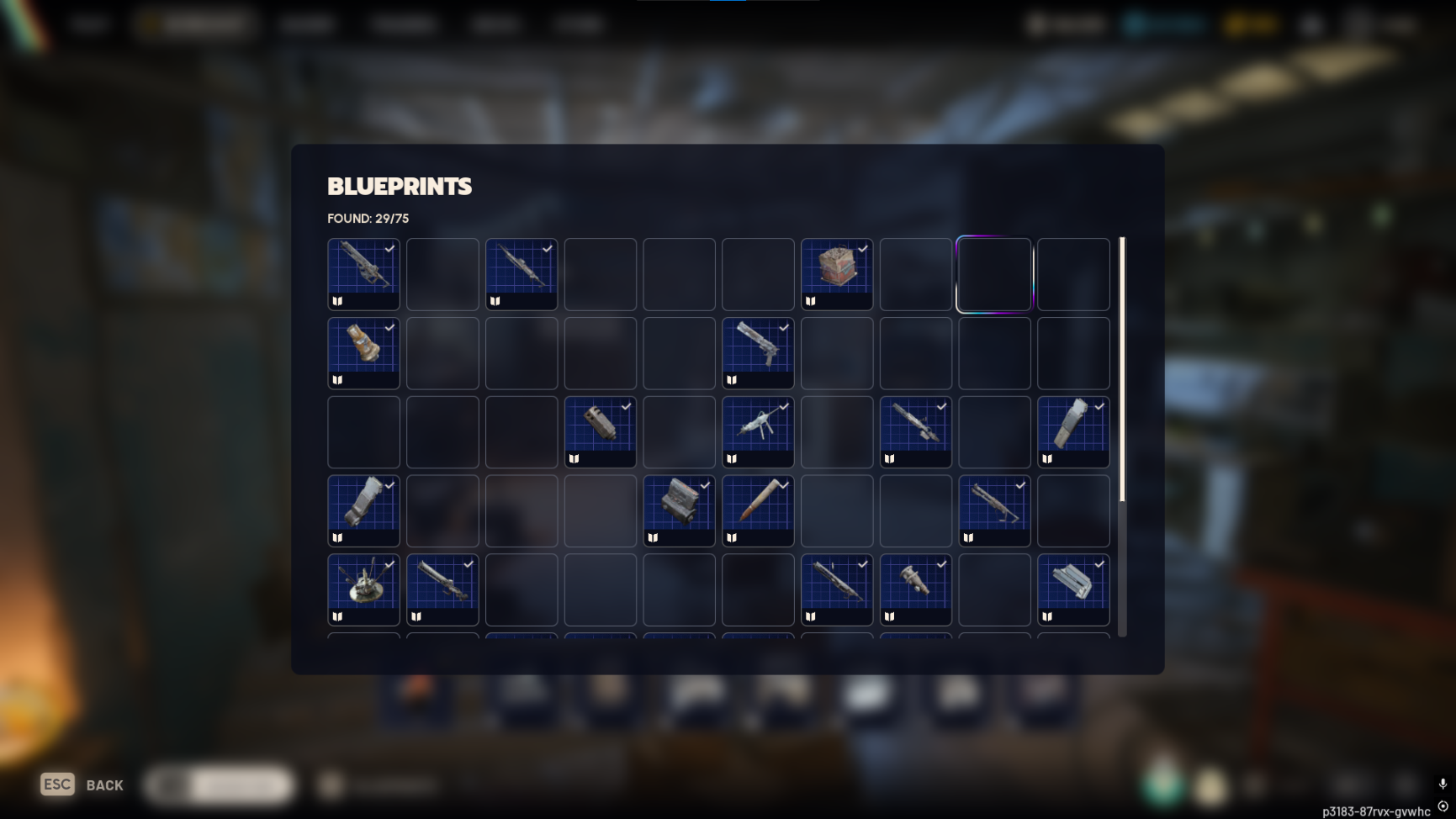
Task: Click the book icon on the pistol blueprint
Action: [x=731, y=380]
